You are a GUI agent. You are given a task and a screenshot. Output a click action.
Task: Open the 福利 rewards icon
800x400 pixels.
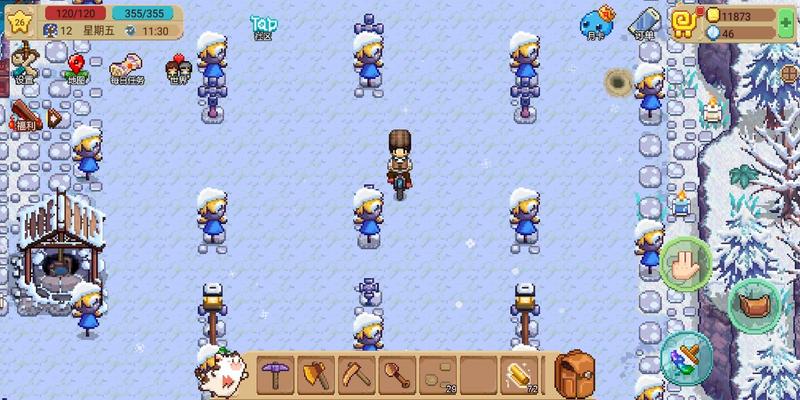tap(26, 117)
